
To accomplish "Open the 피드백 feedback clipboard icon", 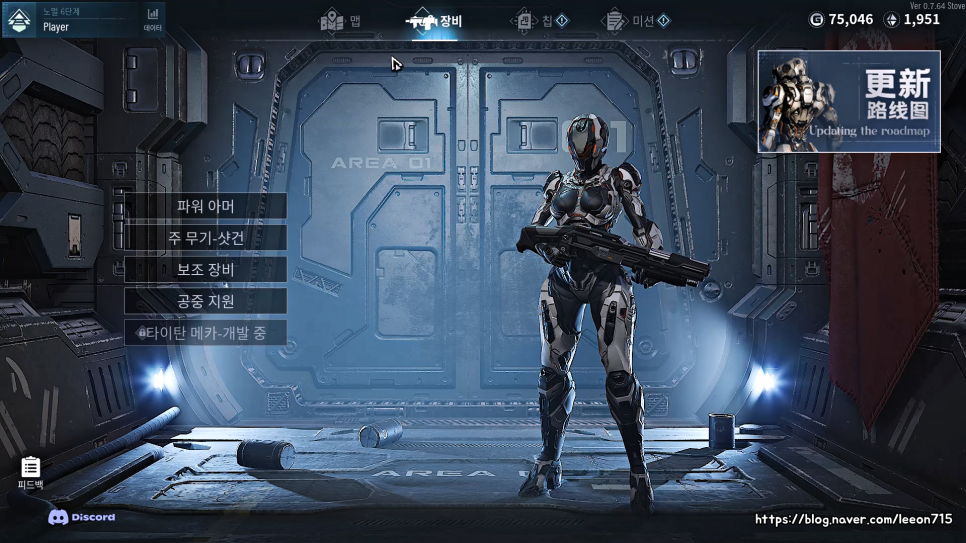I will pos(30,472).
